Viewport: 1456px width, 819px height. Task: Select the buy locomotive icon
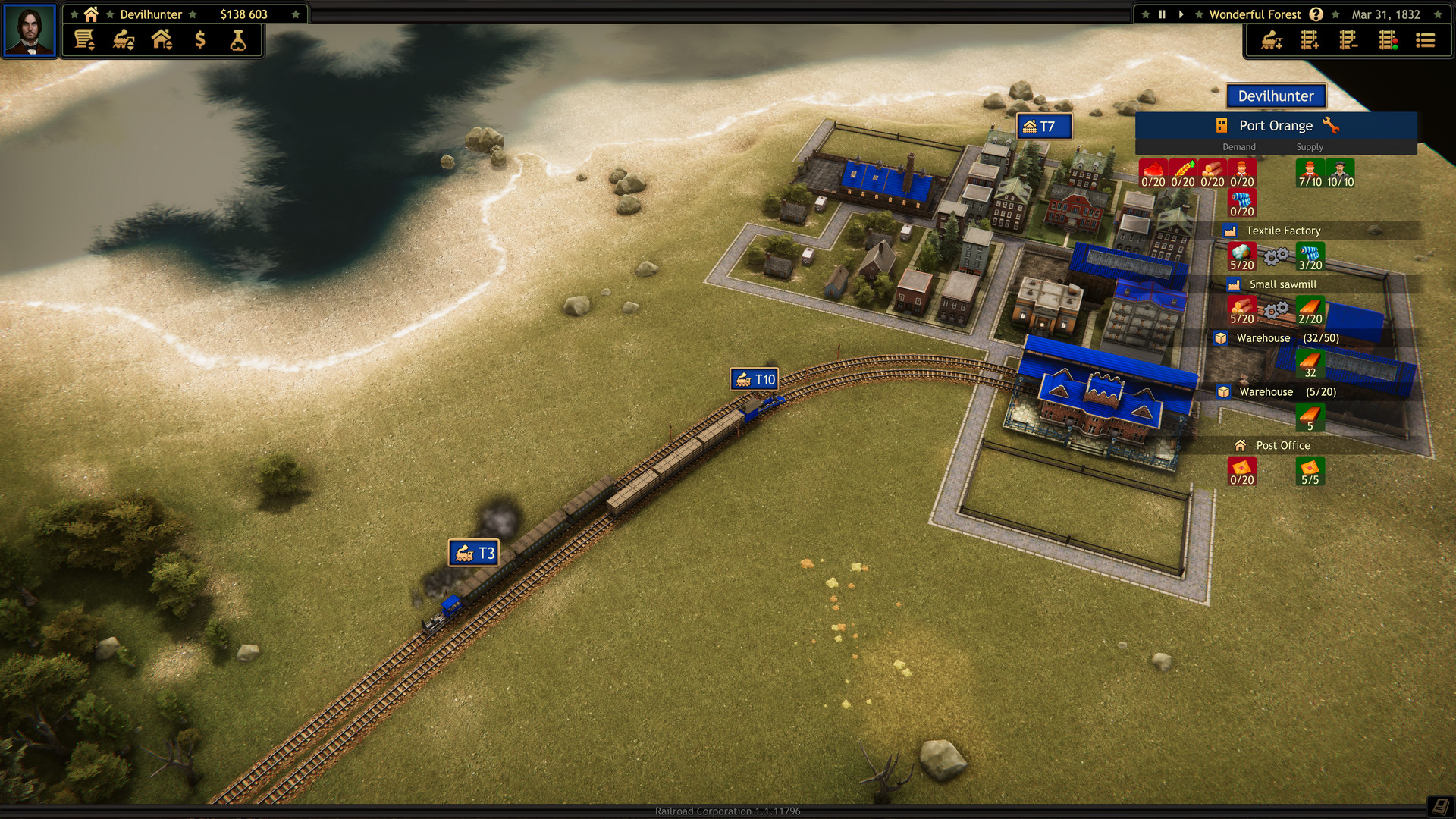tap(123, 40)
